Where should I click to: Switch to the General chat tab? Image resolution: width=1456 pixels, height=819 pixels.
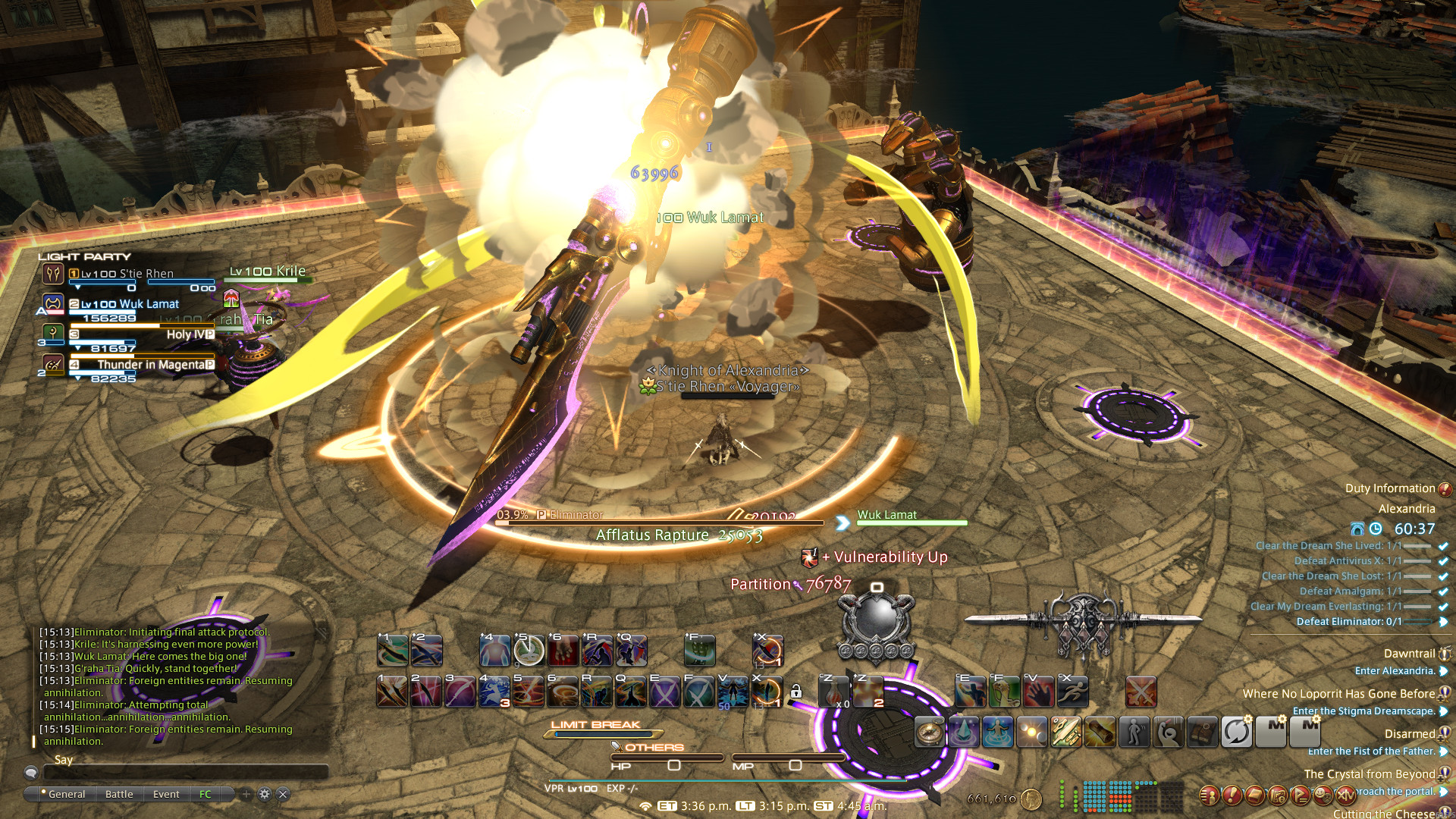pos(67,794)
